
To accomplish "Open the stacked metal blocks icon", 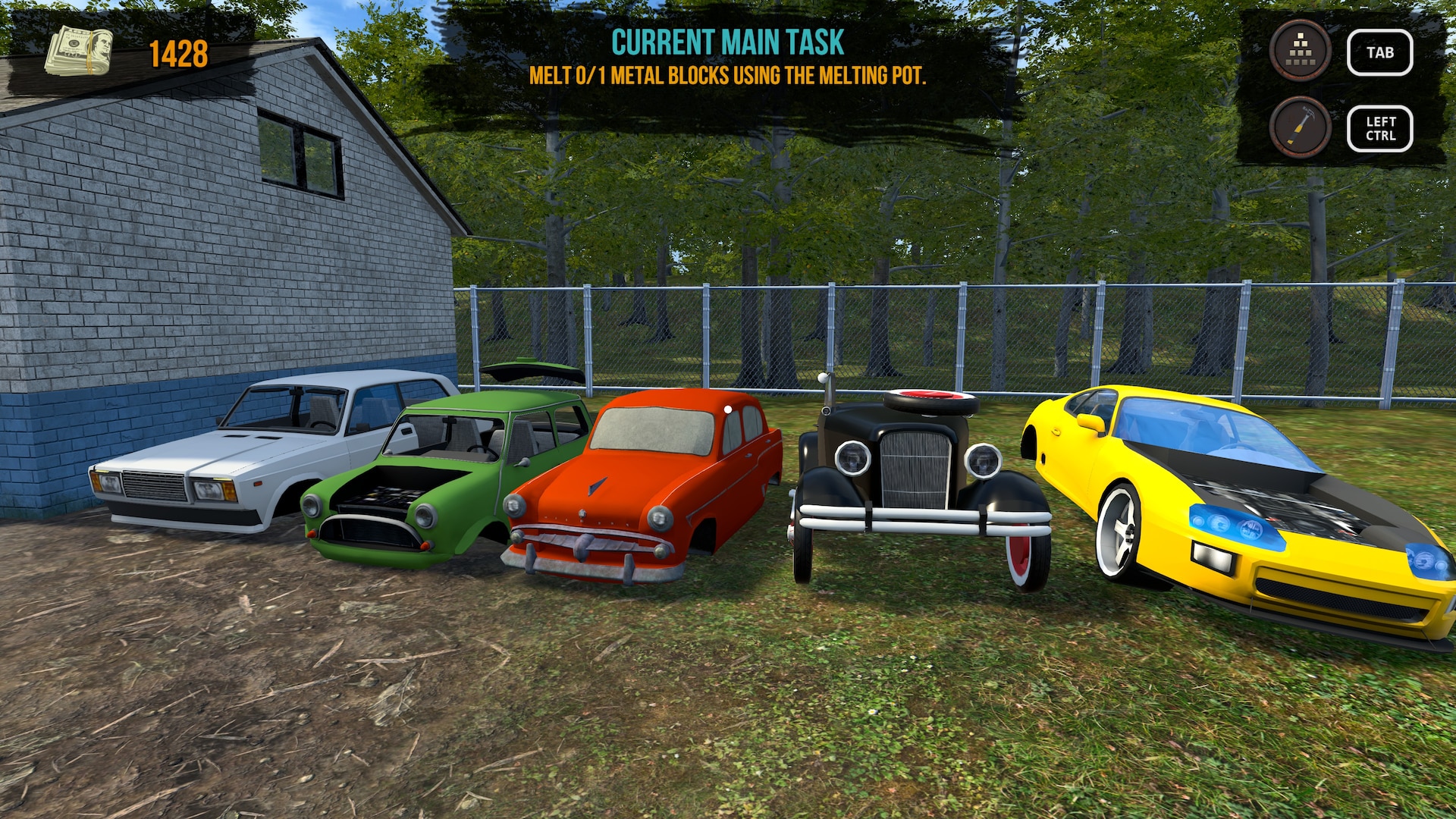I will coord(1300,51).
